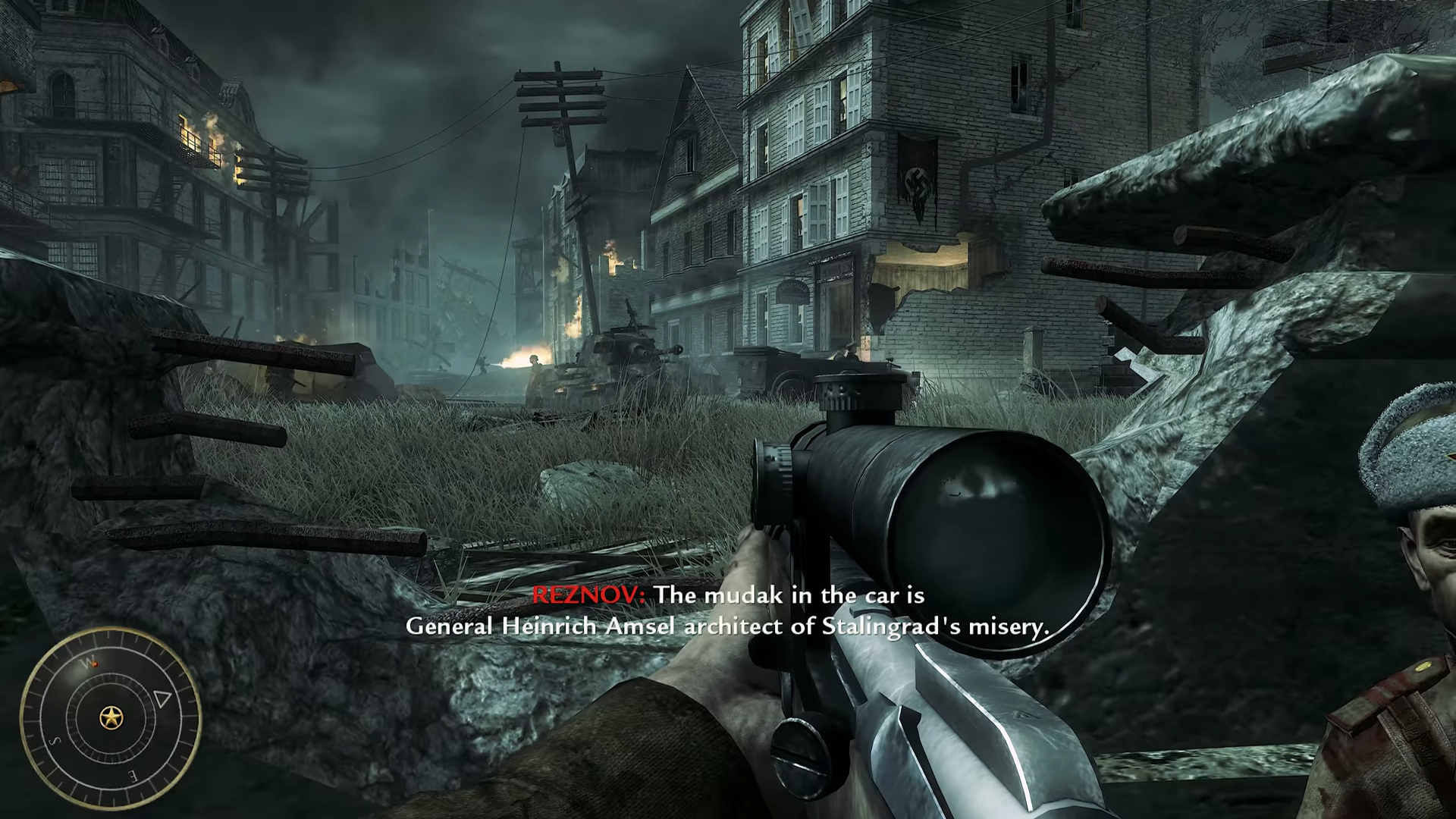
Task: Click the REZNOV speaker name in the subtitle
Action: 585,596
